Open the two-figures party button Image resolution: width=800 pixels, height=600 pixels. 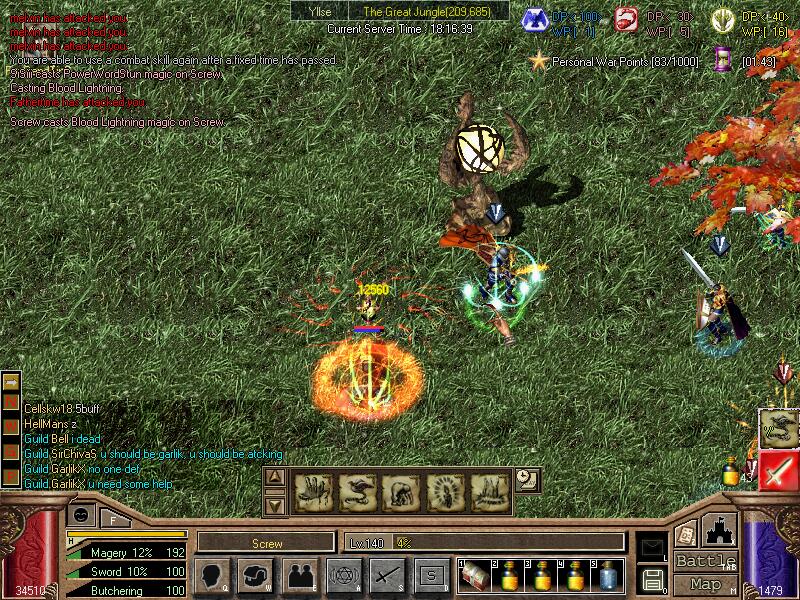[x=300, y=575]
